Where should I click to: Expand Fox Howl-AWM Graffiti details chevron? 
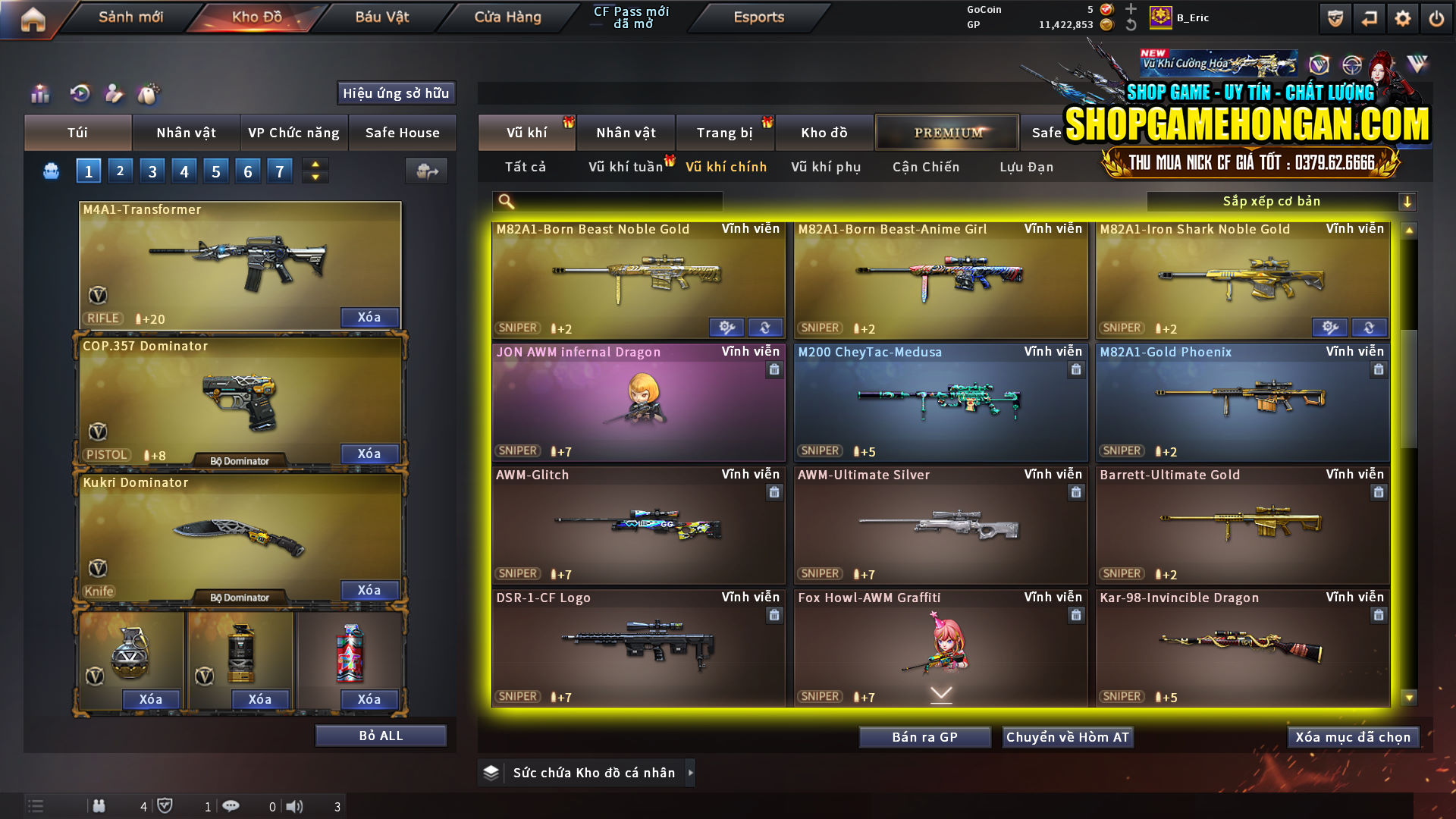[940, 693]
